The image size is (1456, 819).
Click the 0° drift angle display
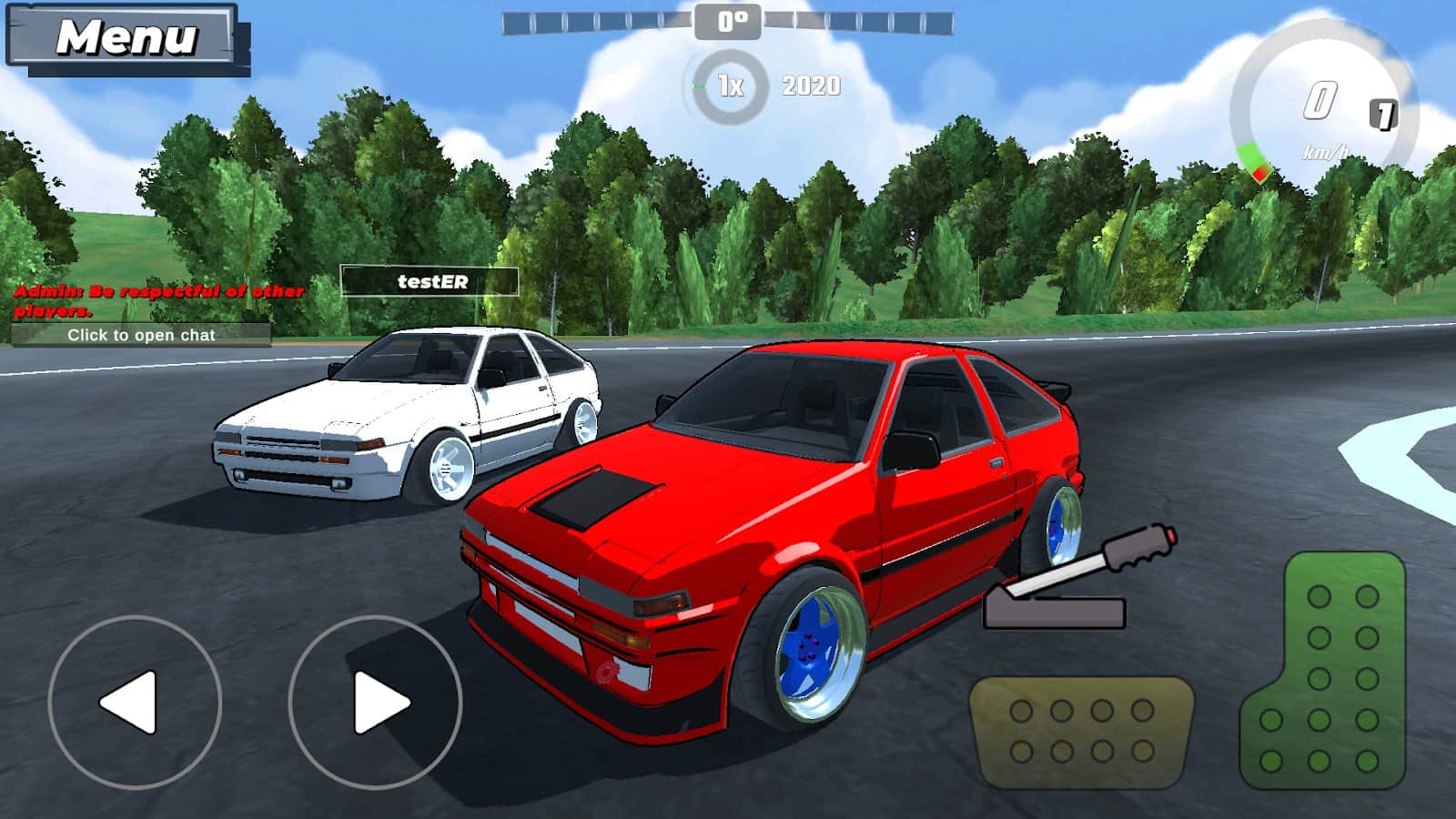(x=728, y=20)
